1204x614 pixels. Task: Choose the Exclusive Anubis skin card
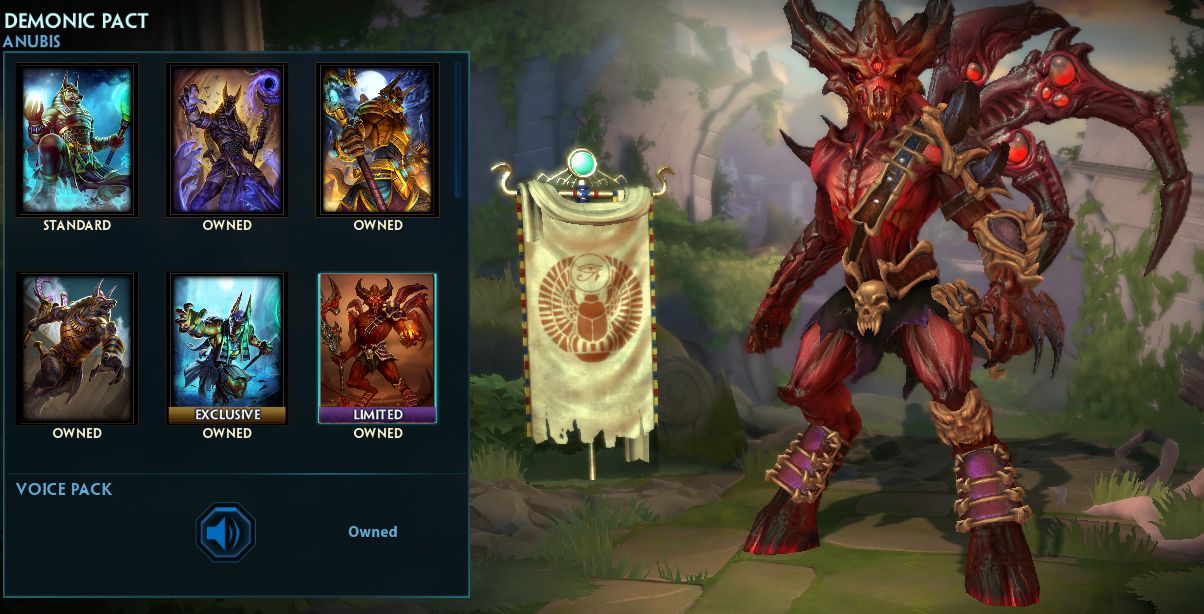pyautogui.click(x=227, y=348)
